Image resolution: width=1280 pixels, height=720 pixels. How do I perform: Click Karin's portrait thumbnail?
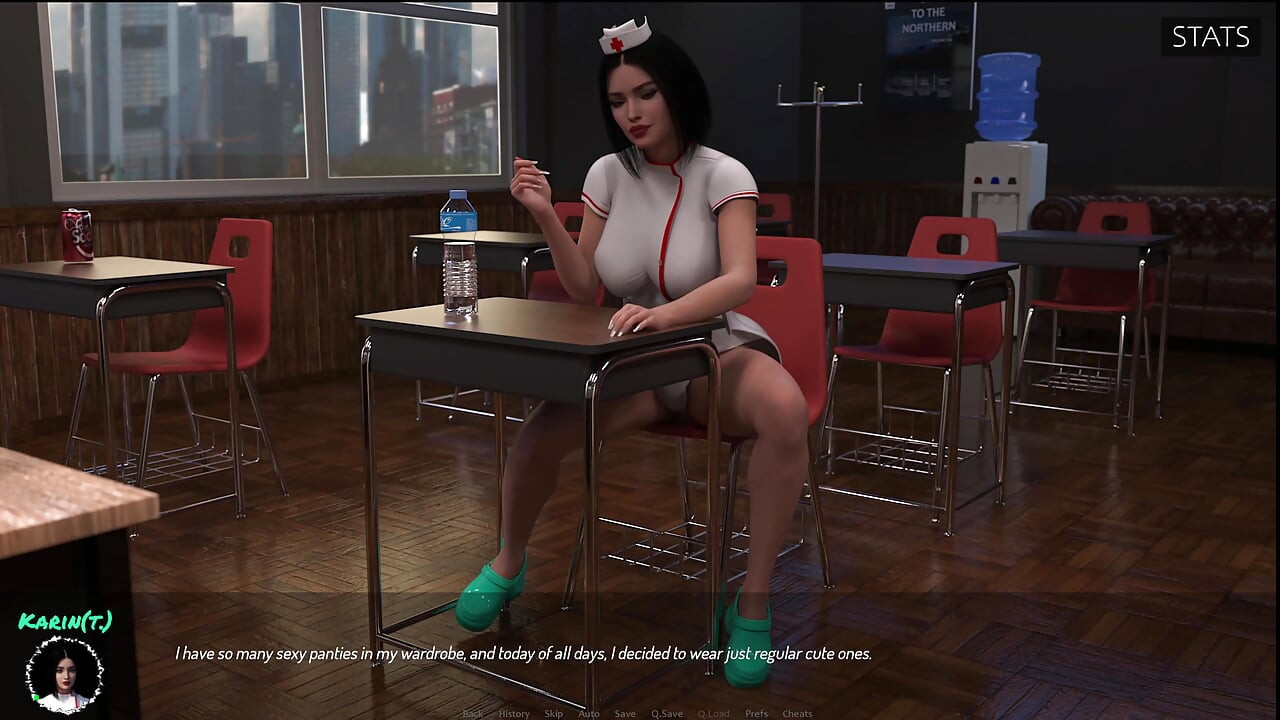pyautogui.click(x=65, y=675)
